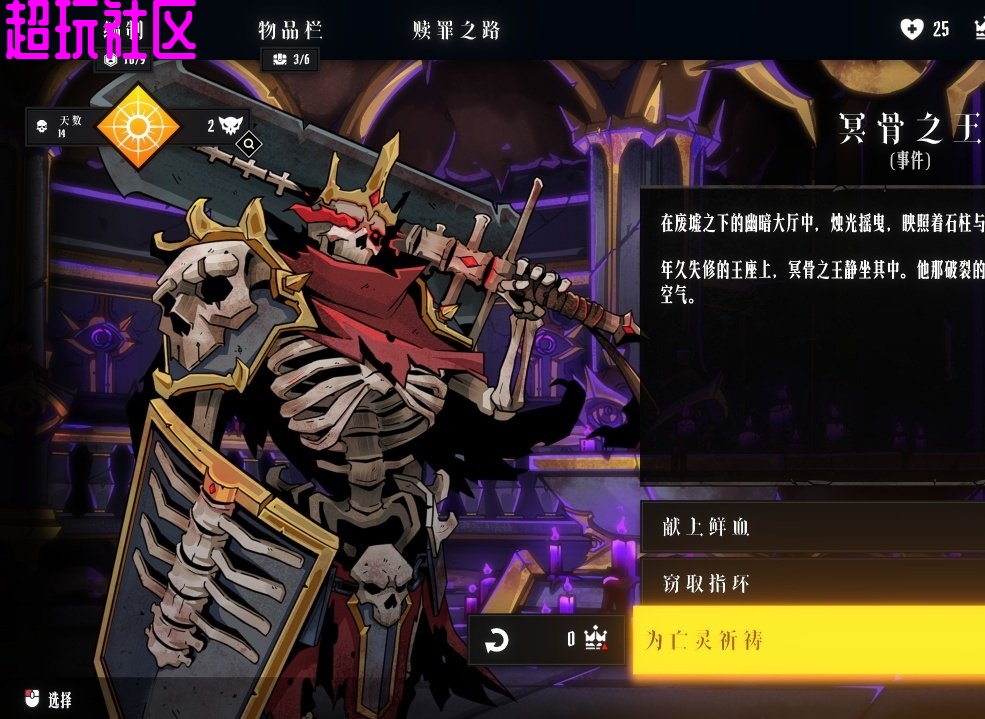Click the orange sun diamond emblem
The width and height of the screenshot is (985, 719).
pyautogui.click(x=137, y=126)
